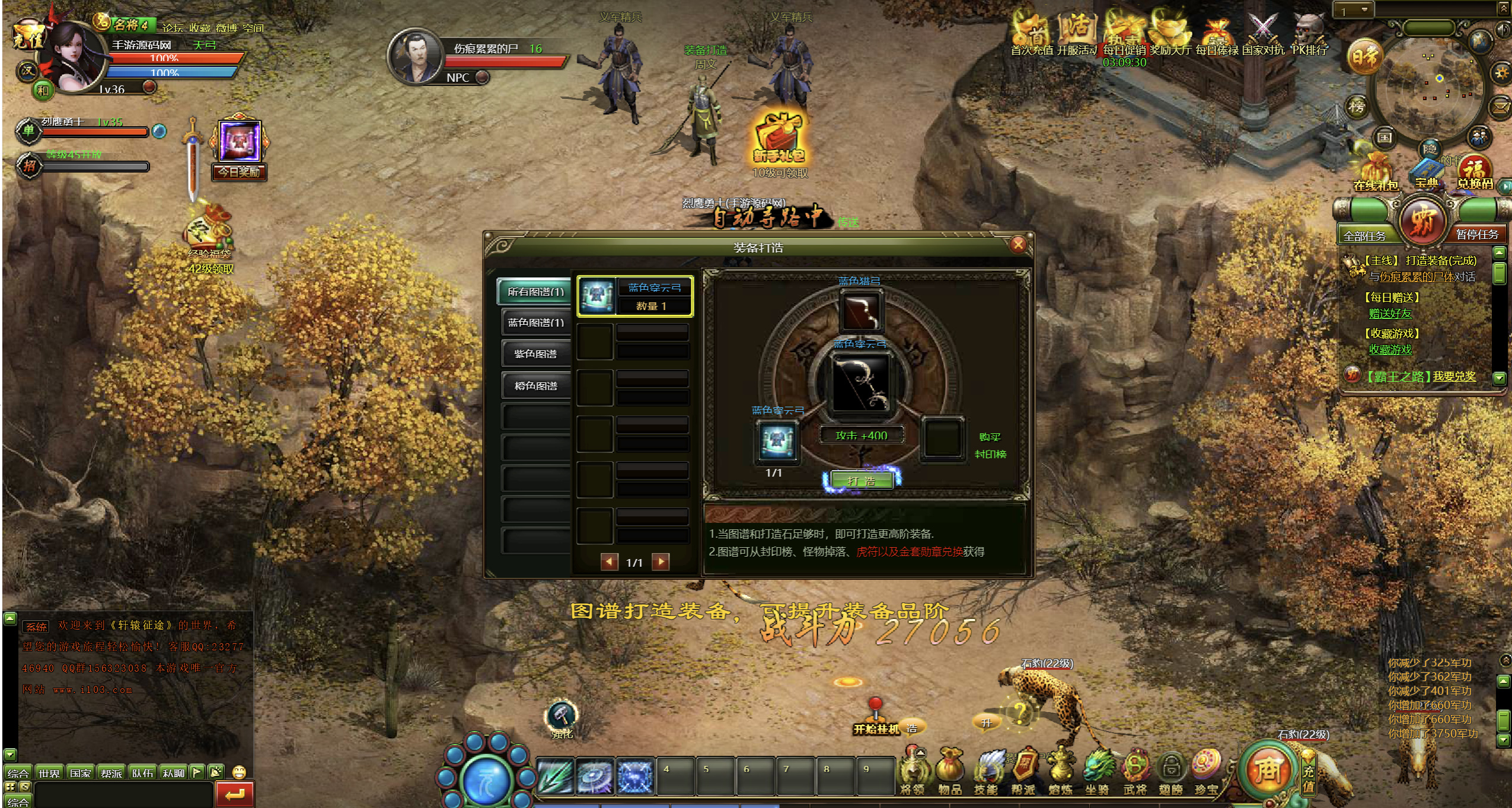Click the 全部任务 quest tab
Screen dimensions: 1512x808
pyautogui.click(x=1364, y=235)
